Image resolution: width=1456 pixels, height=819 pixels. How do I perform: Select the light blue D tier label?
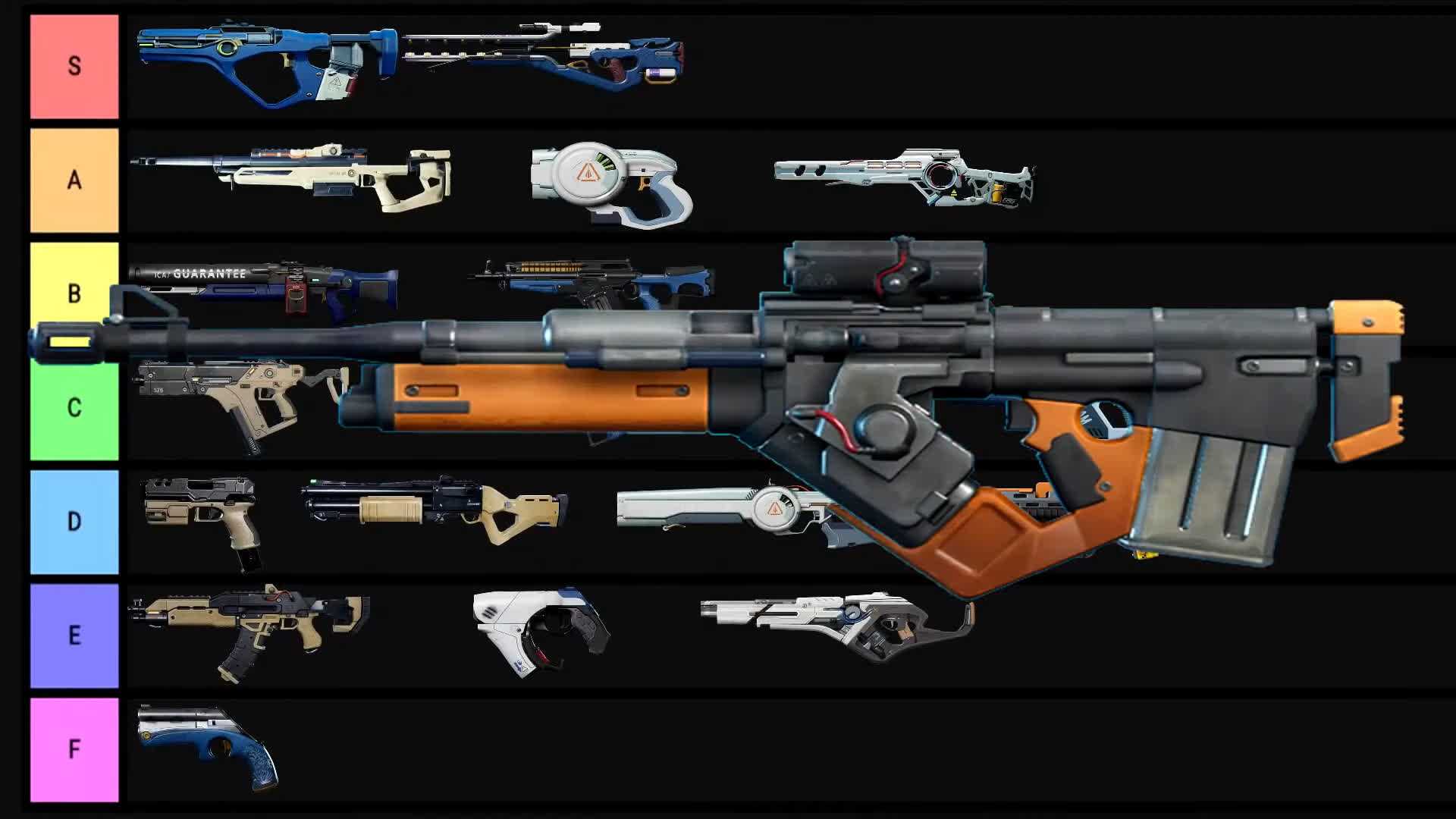(74, 522)
